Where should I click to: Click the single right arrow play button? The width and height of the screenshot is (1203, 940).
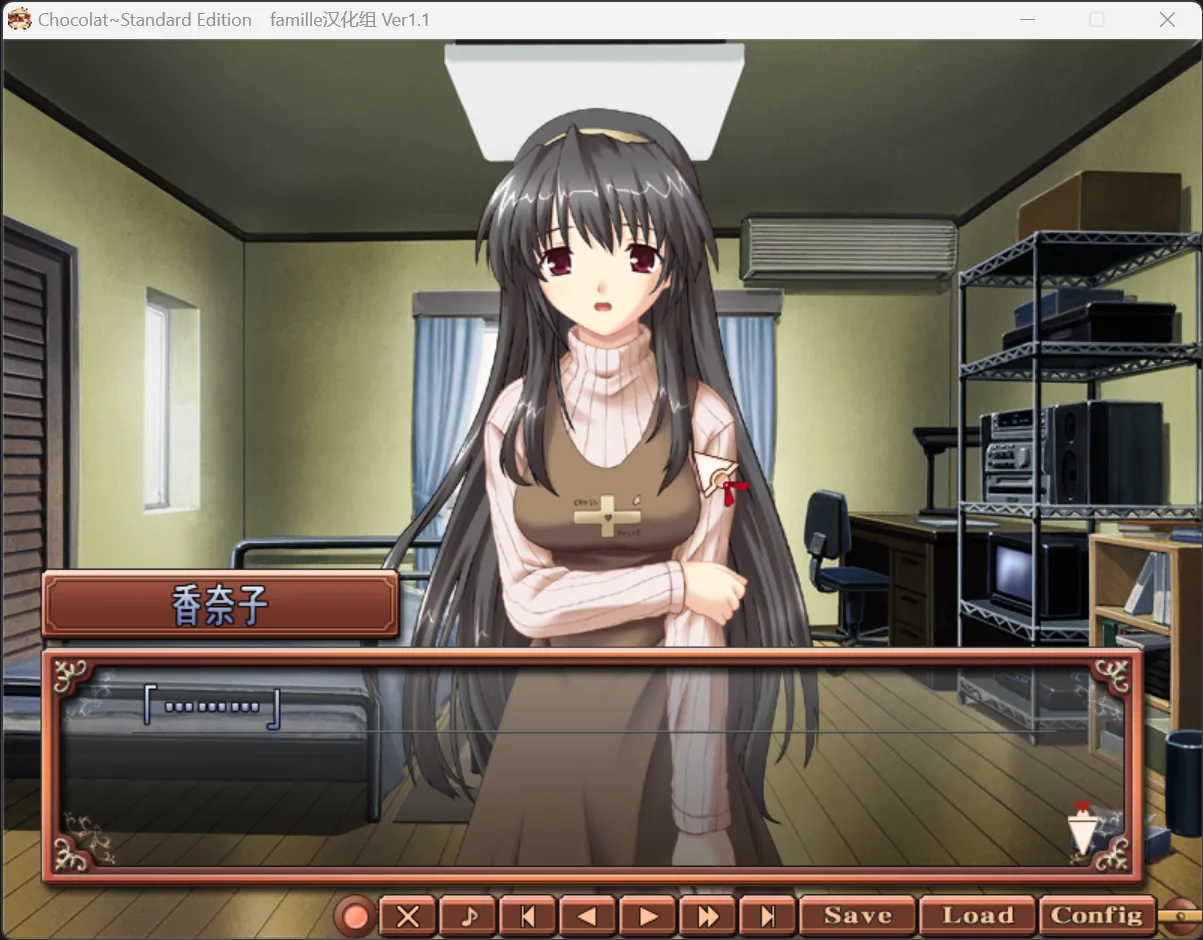pyautogui.click(x=648, y=916)
